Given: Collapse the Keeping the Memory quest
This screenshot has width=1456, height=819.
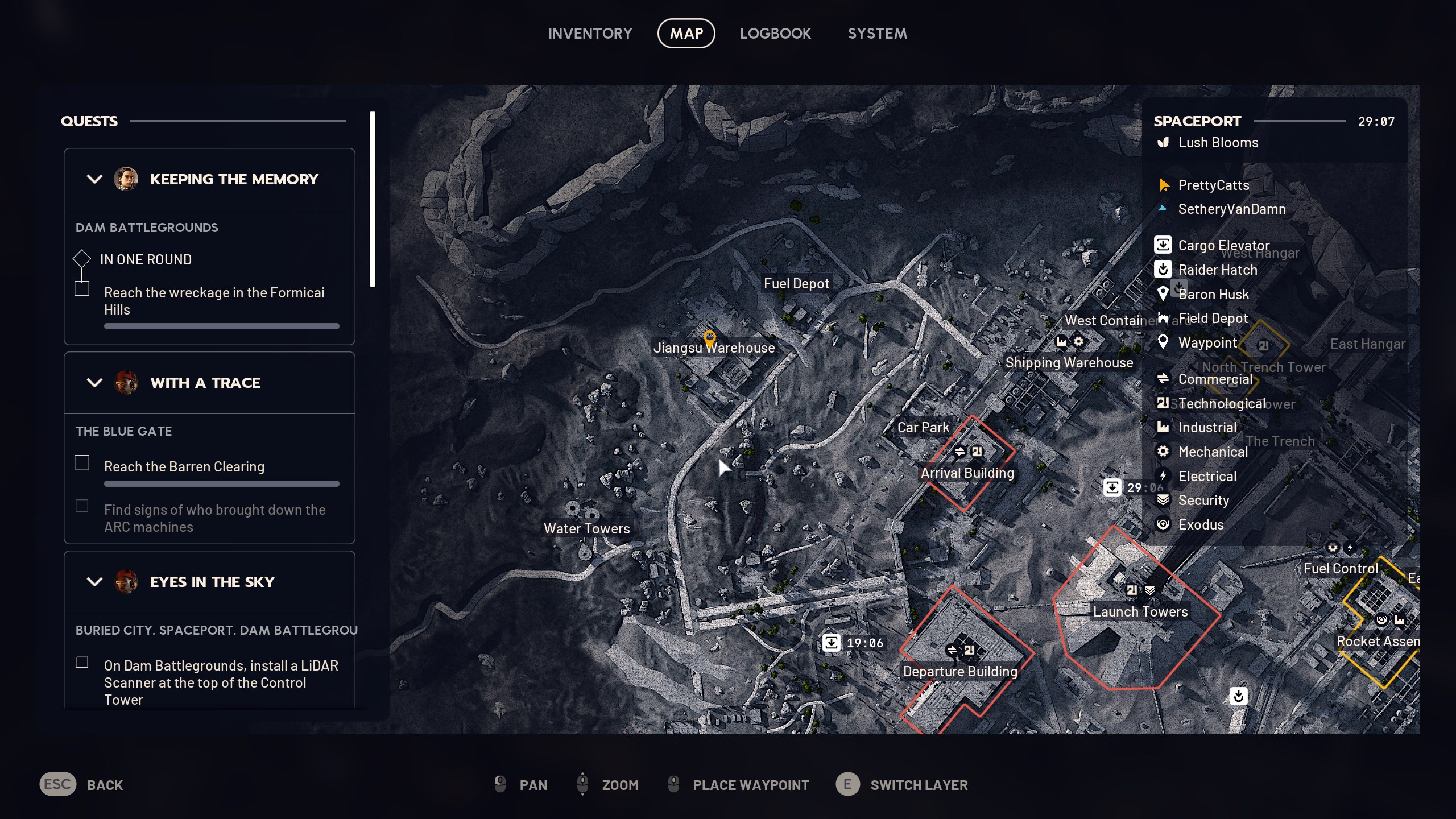Looking at the screenshot, I should (x=94, y=179).
